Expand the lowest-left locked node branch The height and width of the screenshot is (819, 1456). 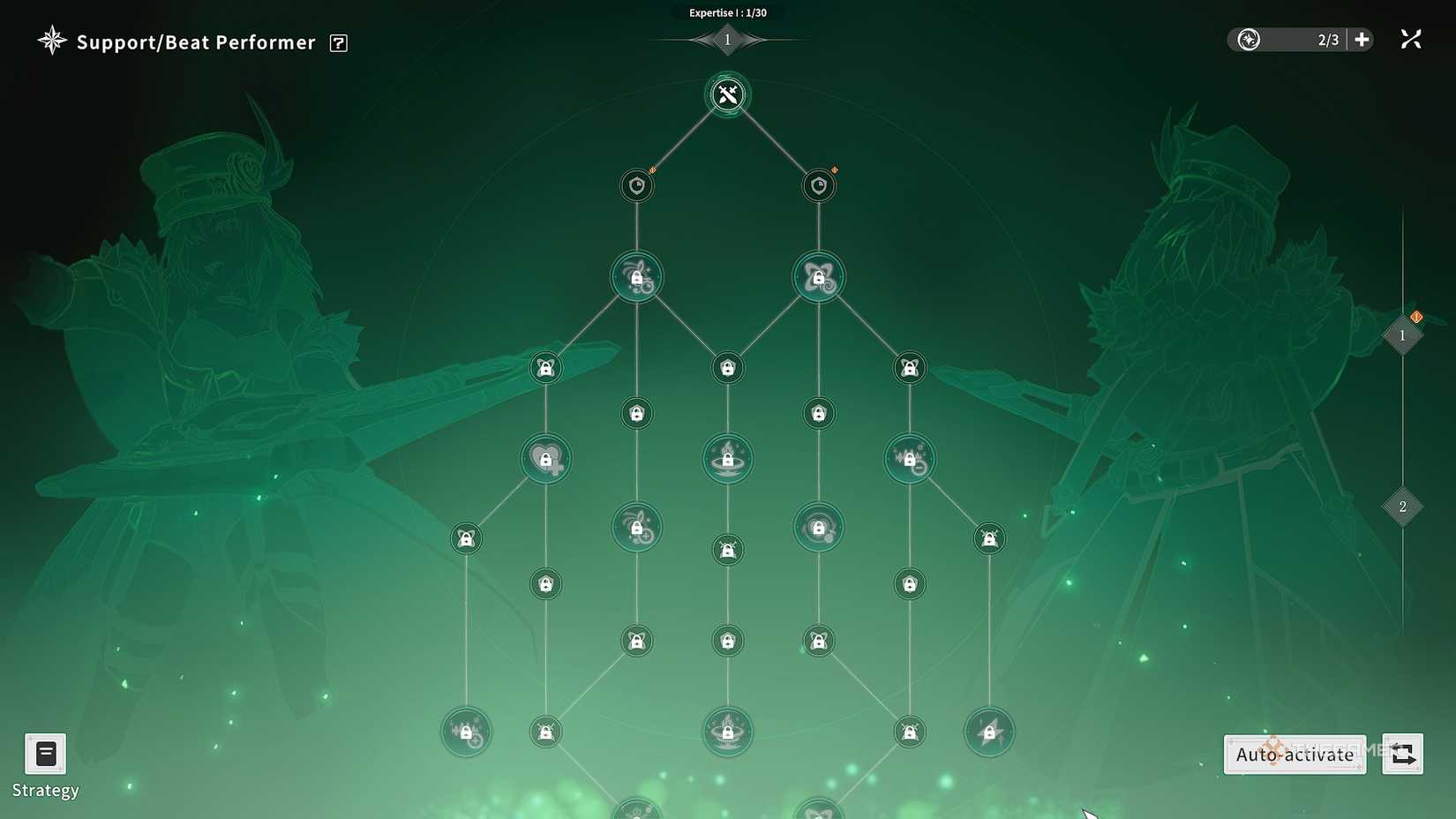pyautogui.click(x=467, y=732)
